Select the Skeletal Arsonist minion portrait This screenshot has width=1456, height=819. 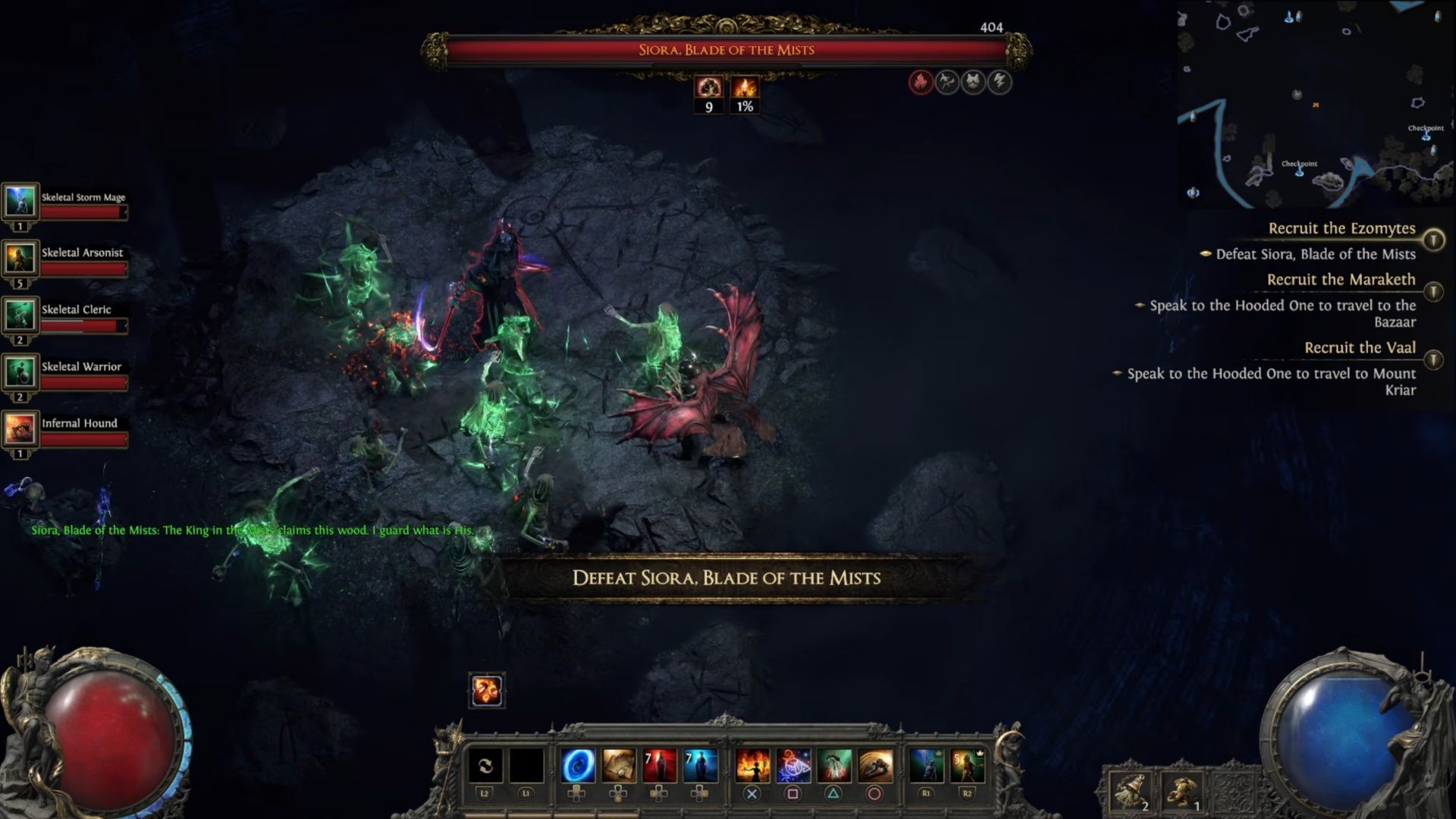tap(20, 258)
